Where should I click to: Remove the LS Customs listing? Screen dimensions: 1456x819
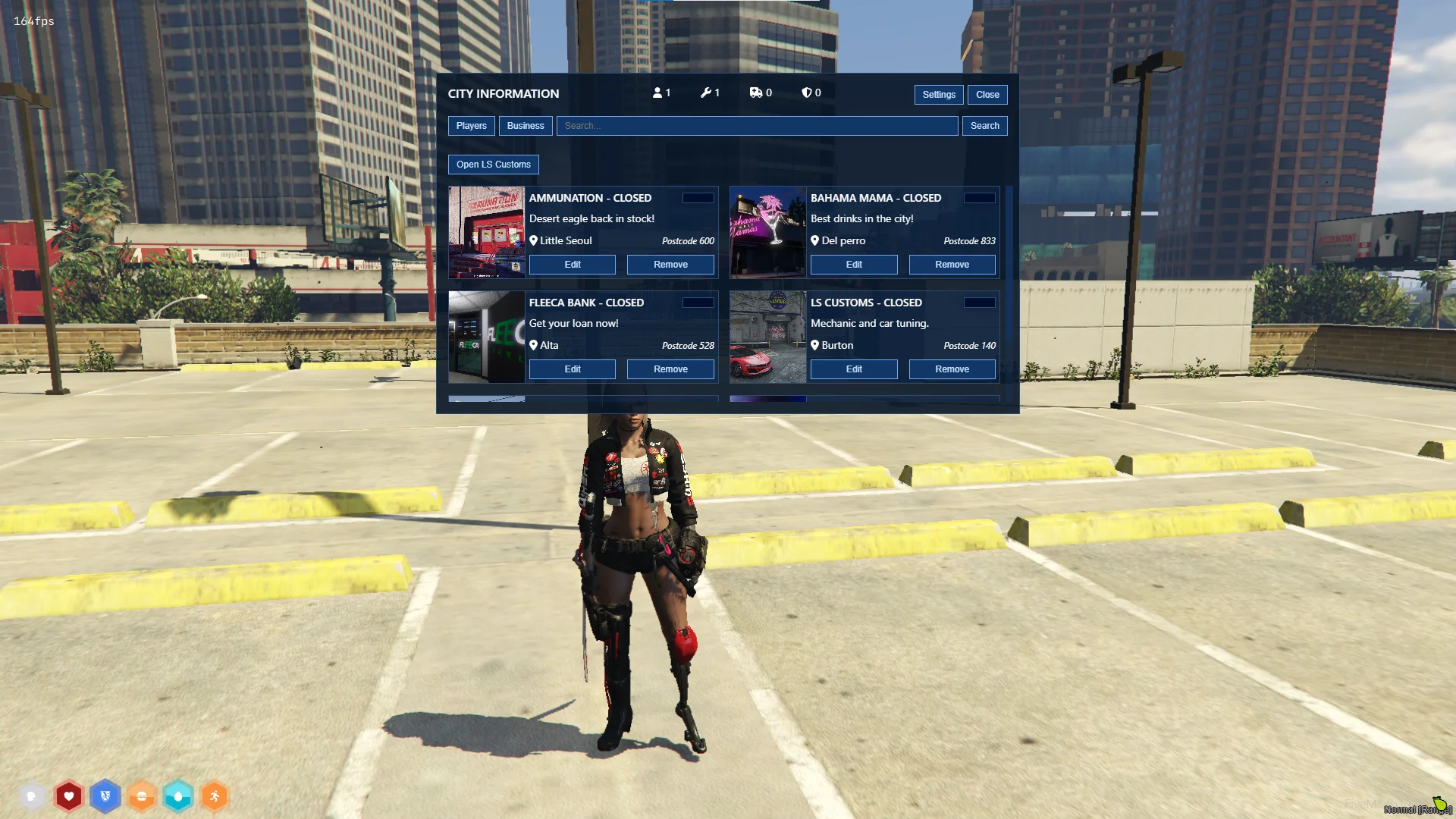pyautogui.click(x=952, y=369)
